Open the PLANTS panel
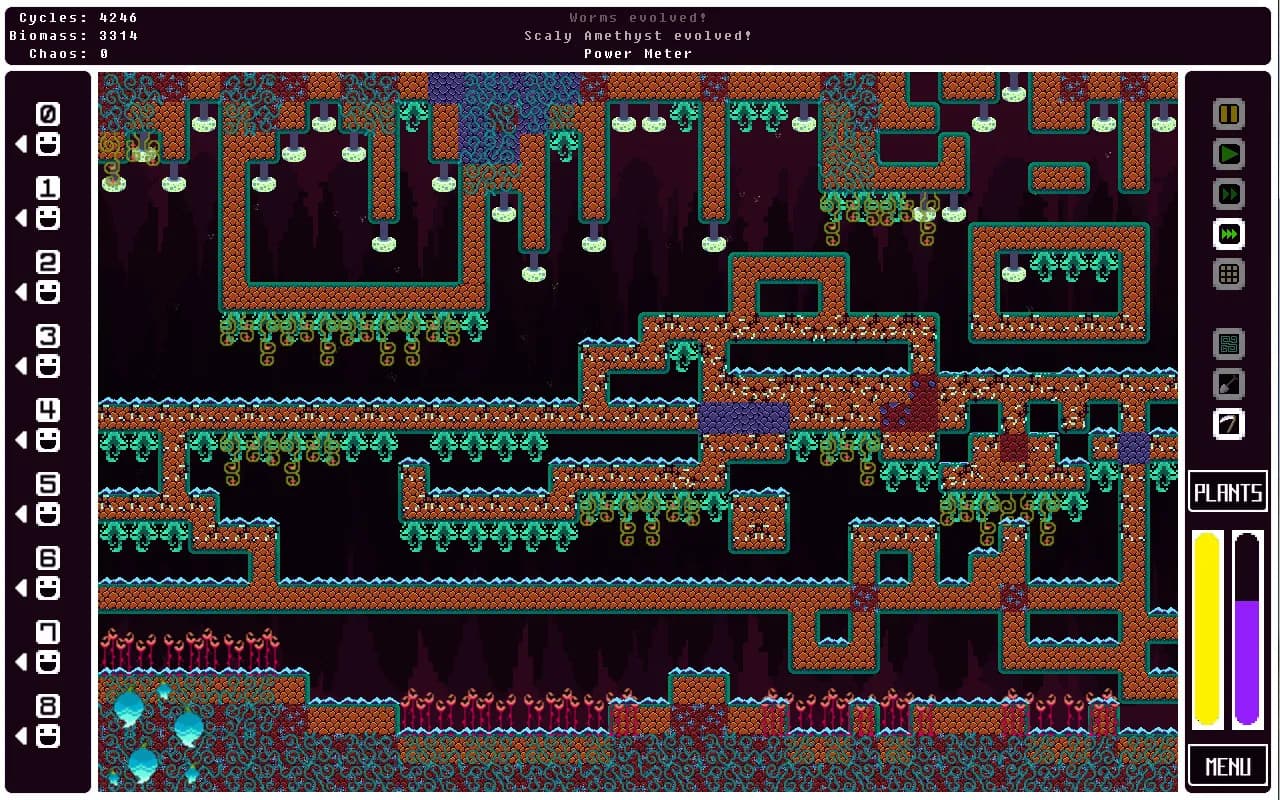 click(x=1228, y=492)
